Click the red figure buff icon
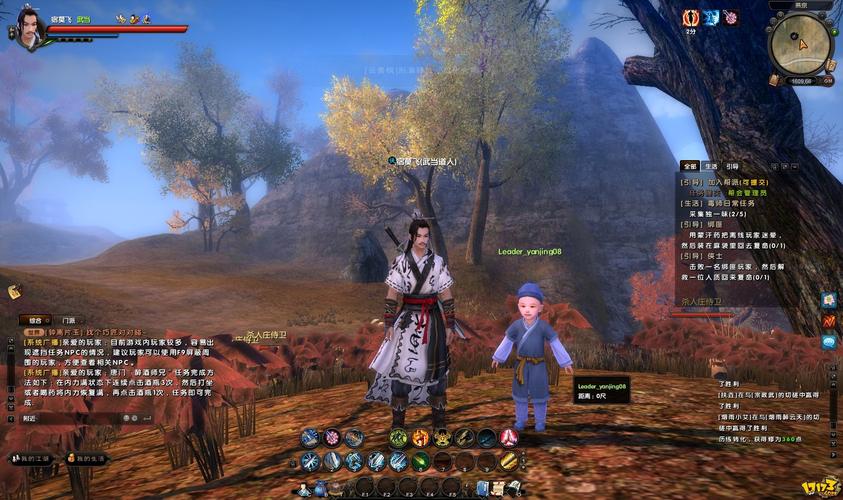Image resolution: width=843 pixels, height=500 pixels. (690, 18)
